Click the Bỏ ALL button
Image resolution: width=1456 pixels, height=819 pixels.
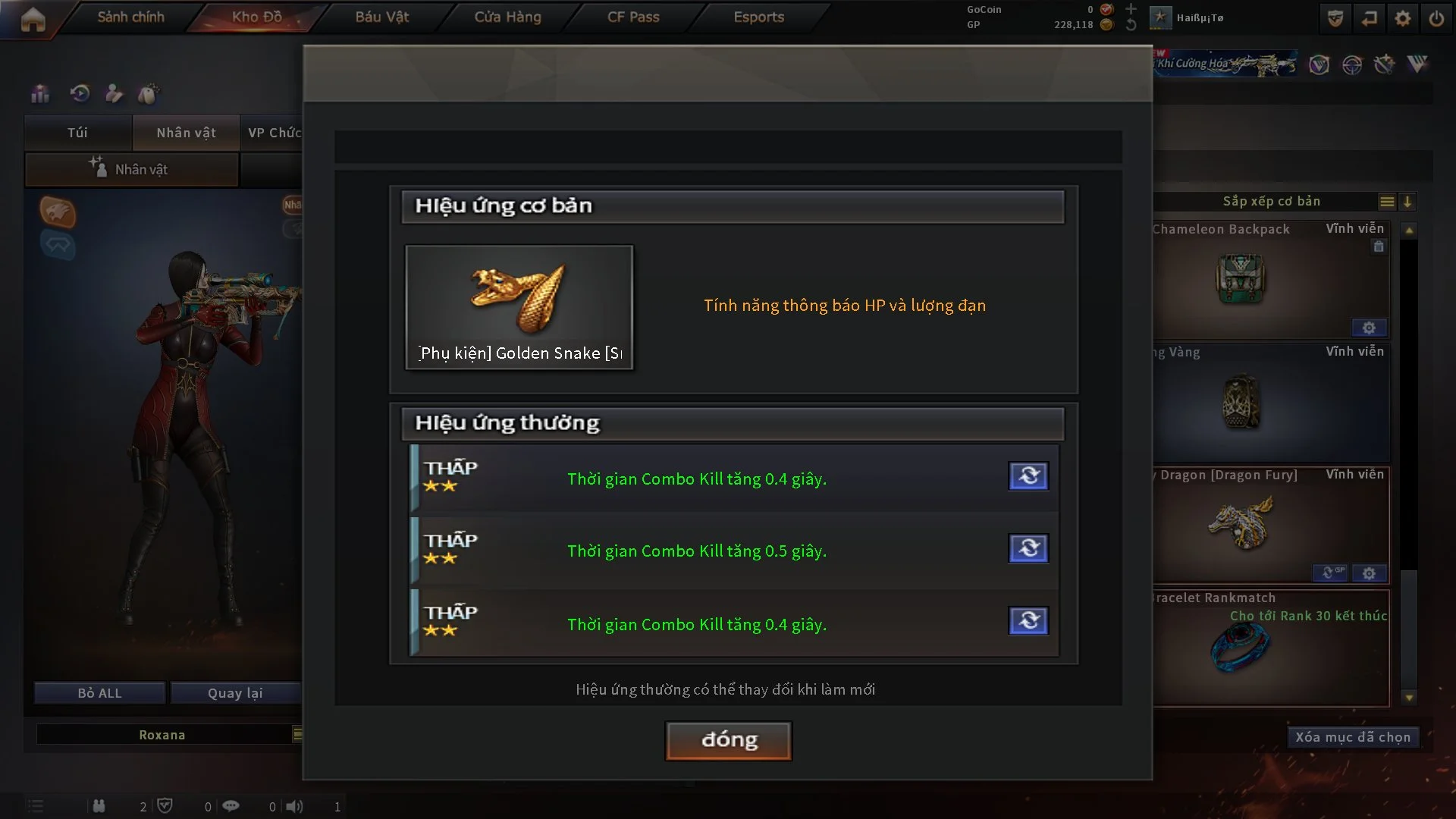(x=99, y=693)
